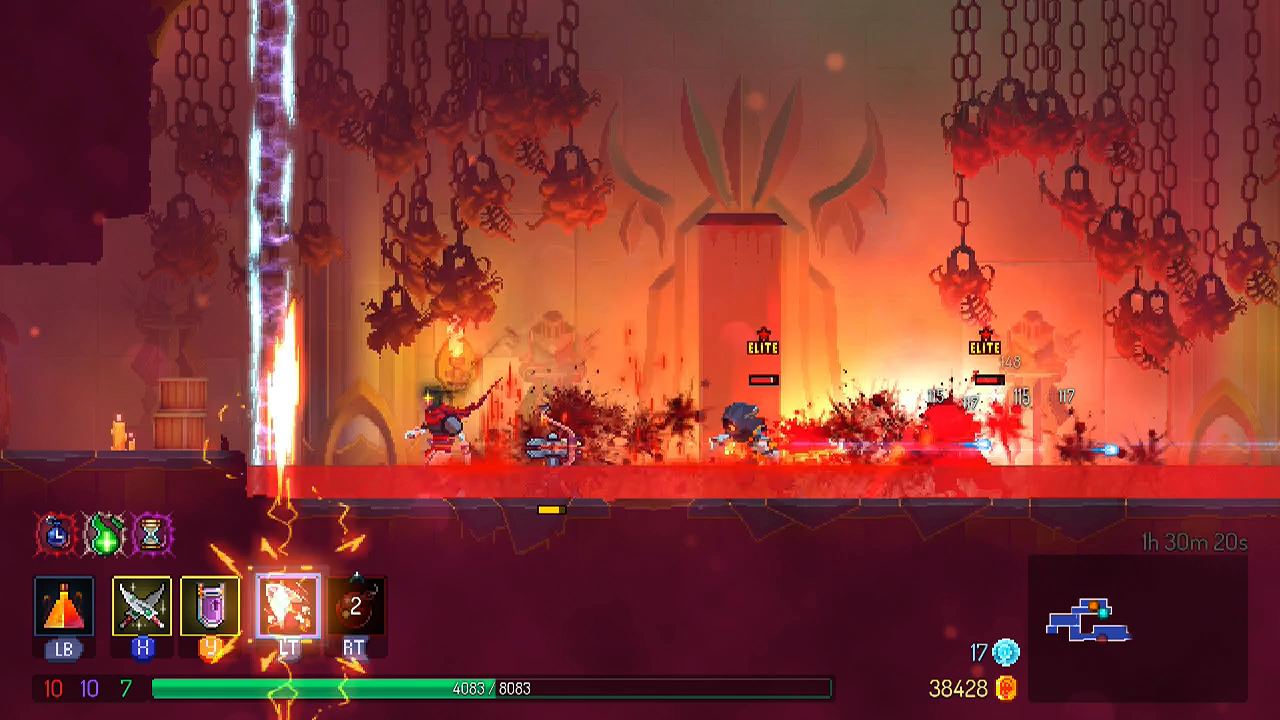The height and width of the screenshot is (720, 1280).
Task: Expand the cyan player marker on the minimap
Action: click(x=1103, y=614)
